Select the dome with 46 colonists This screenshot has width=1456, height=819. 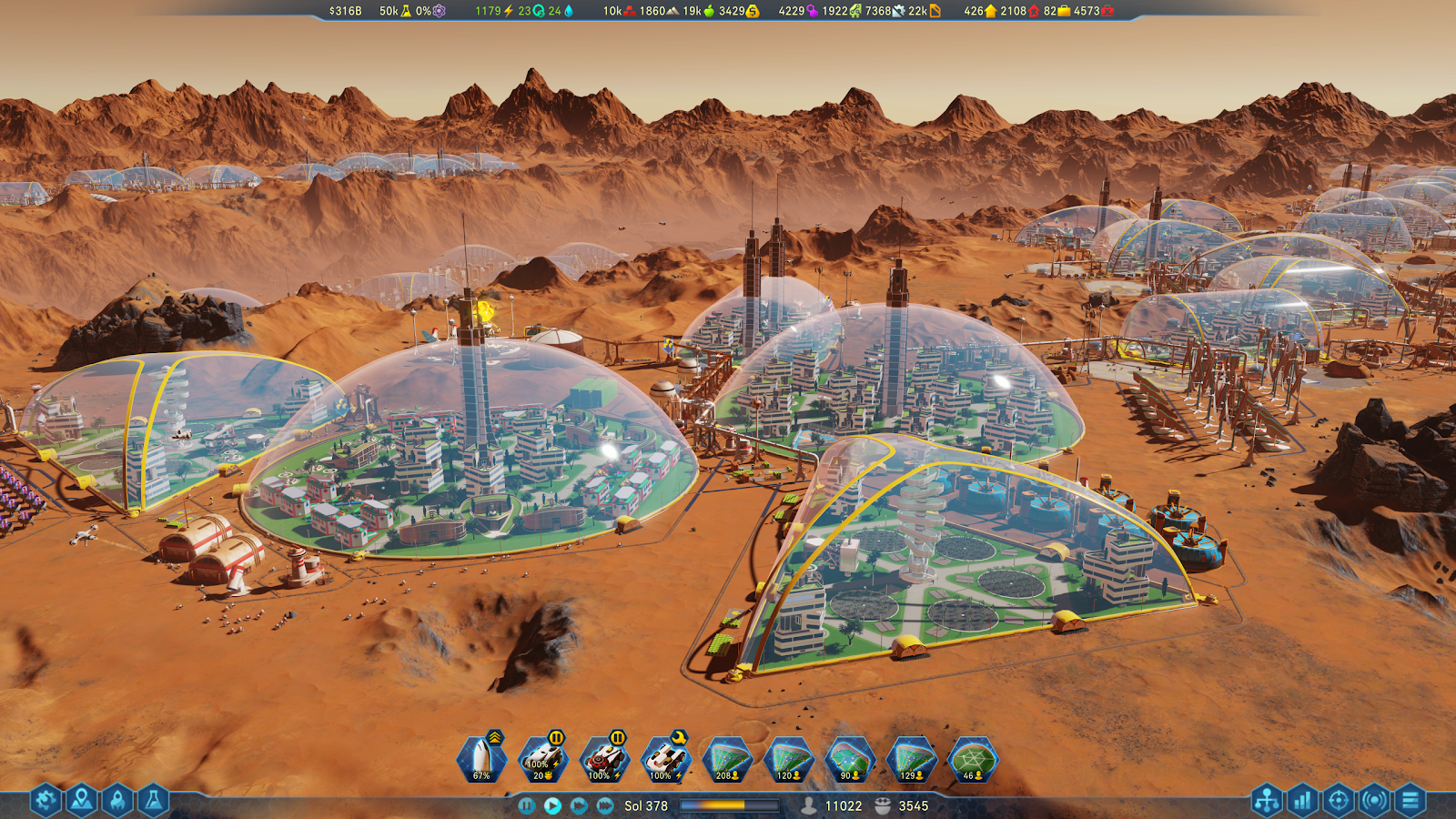point(973,758)
